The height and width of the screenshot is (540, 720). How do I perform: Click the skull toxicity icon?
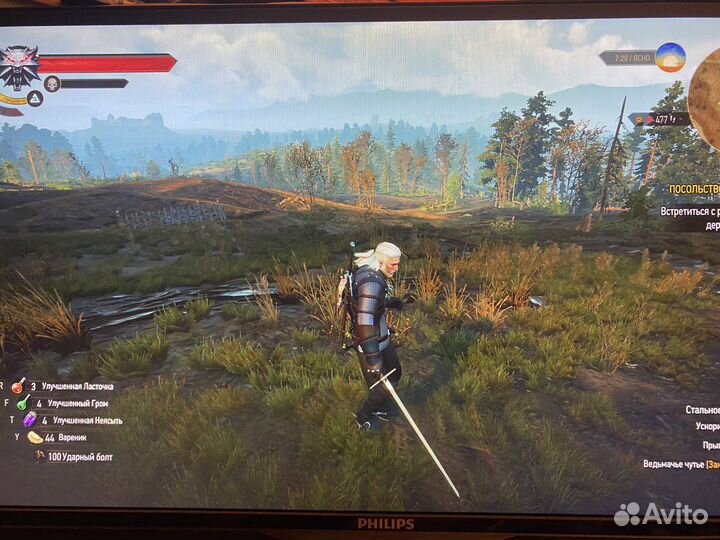point(52,83)
